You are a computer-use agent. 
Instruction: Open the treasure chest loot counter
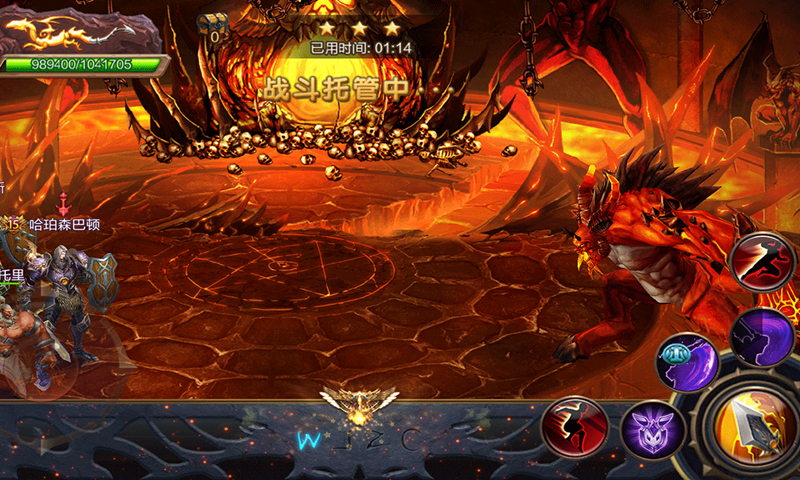211,27
